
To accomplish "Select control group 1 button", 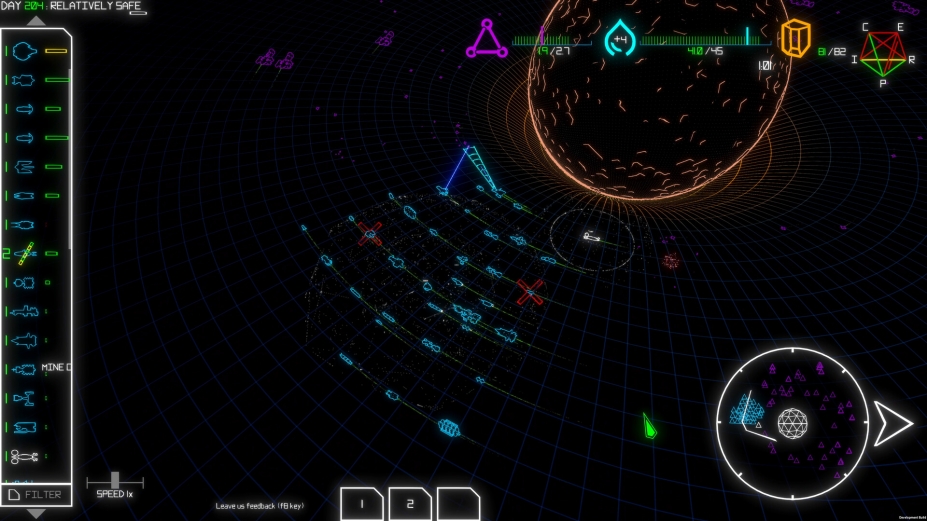I will [361, 504].
